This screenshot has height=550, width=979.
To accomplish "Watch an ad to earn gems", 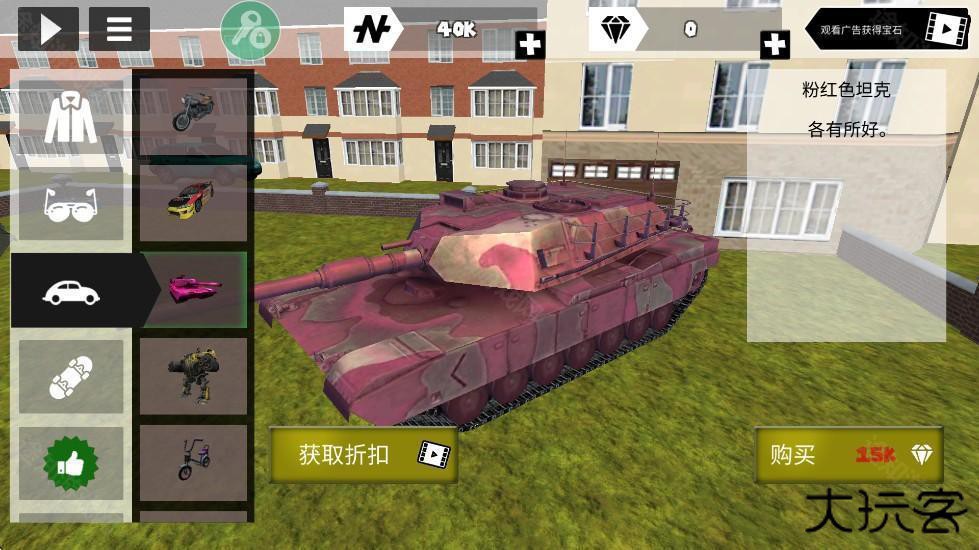I will click(890, 30).
